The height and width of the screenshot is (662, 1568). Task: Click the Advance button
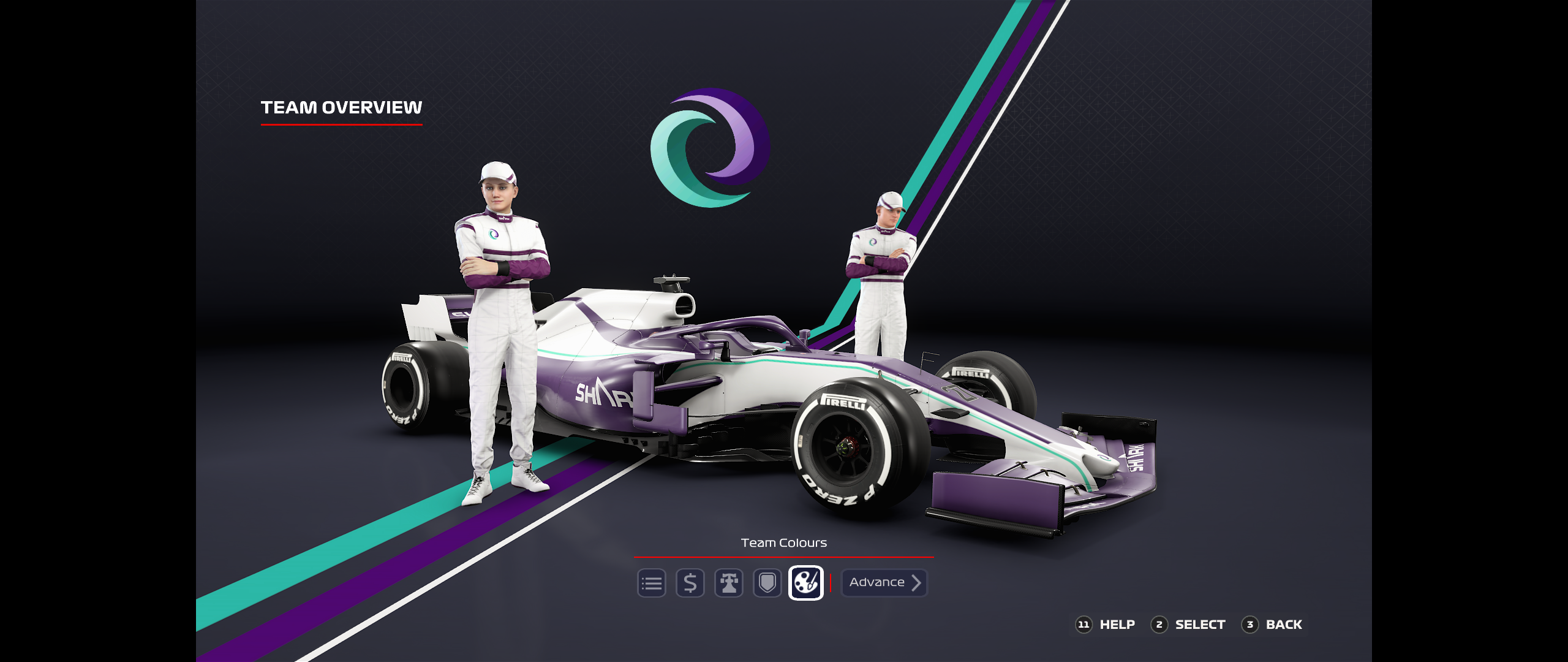pyautogui.click(x=884, y=583)
